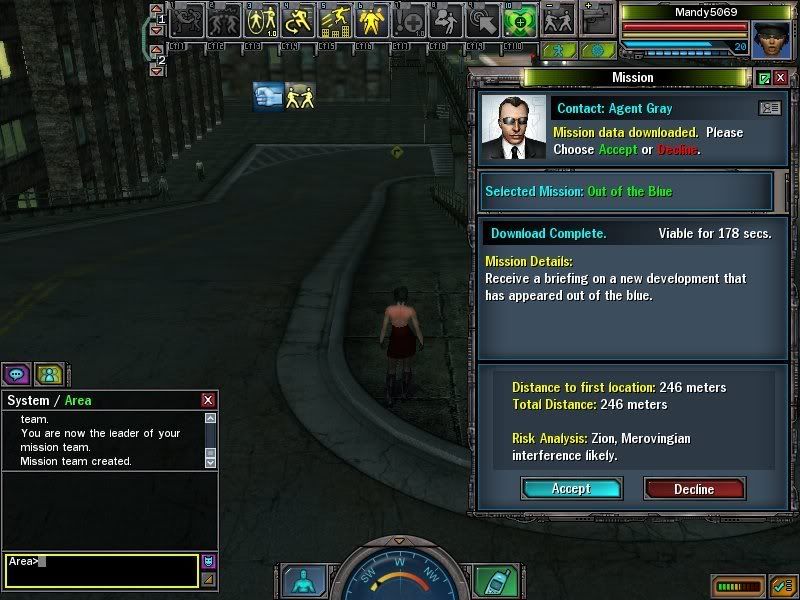The image size is (800, 600).
Task: Activate the green heart heal ability
Action: coord(518,19)
